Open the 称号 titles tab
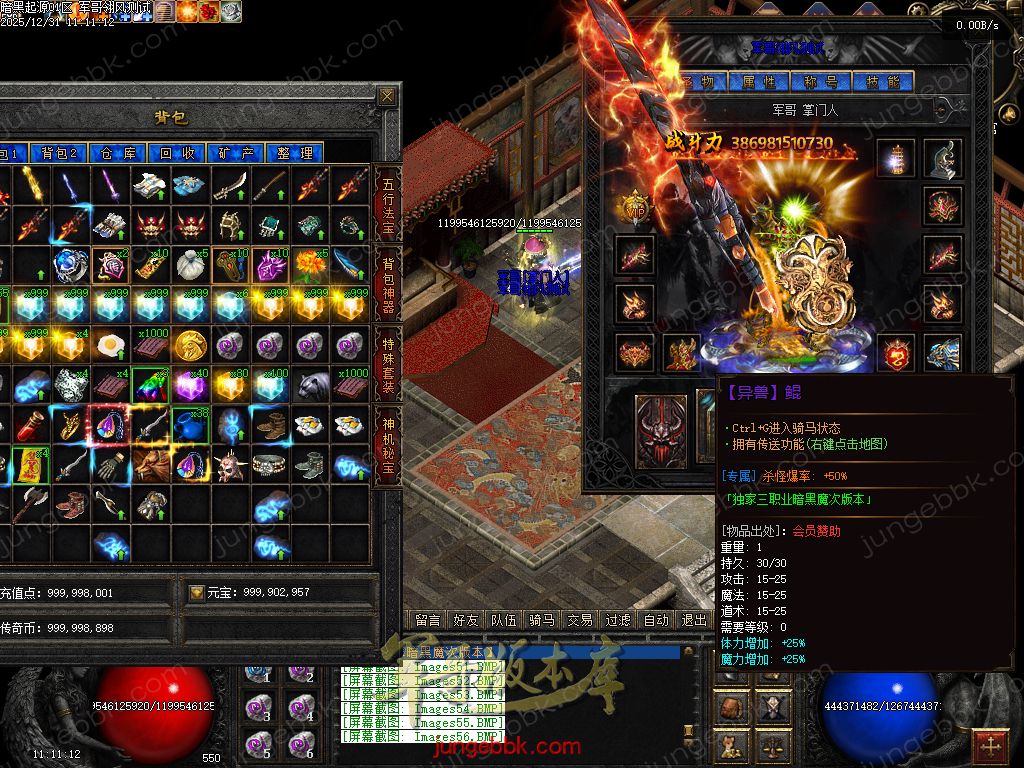Viewport: 1024px width, 768px height. click(x=819, y=82)
